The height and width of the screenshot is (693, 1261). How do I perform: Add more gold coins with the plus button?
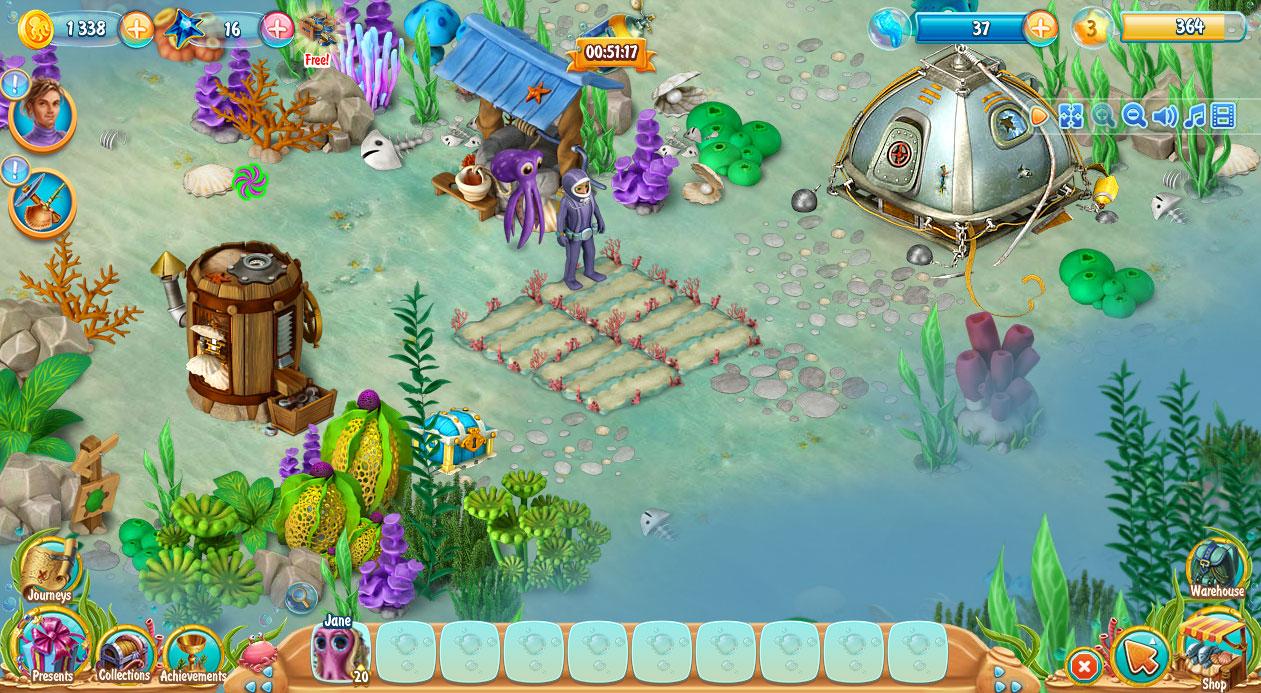point(137,28)
